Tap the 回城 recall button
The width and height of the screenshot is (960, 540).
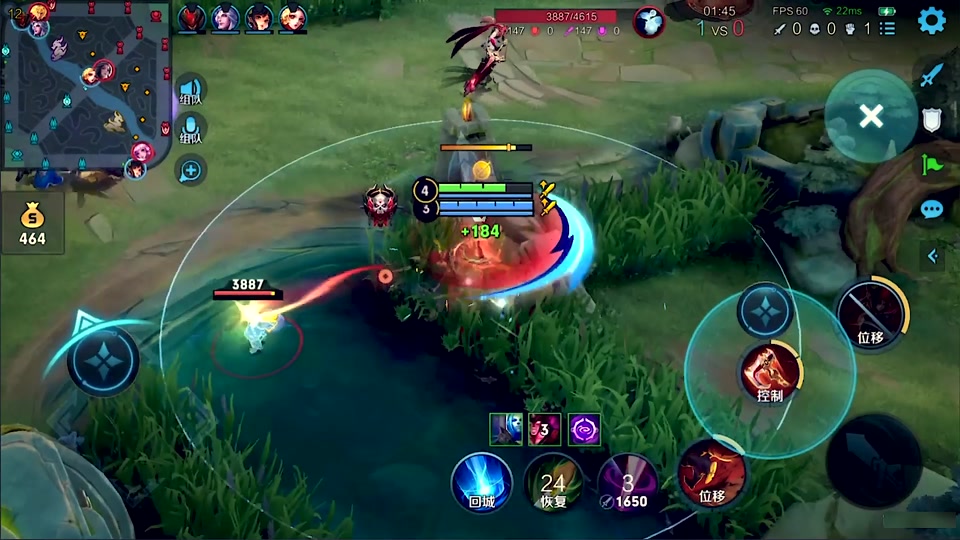point(482,482)
